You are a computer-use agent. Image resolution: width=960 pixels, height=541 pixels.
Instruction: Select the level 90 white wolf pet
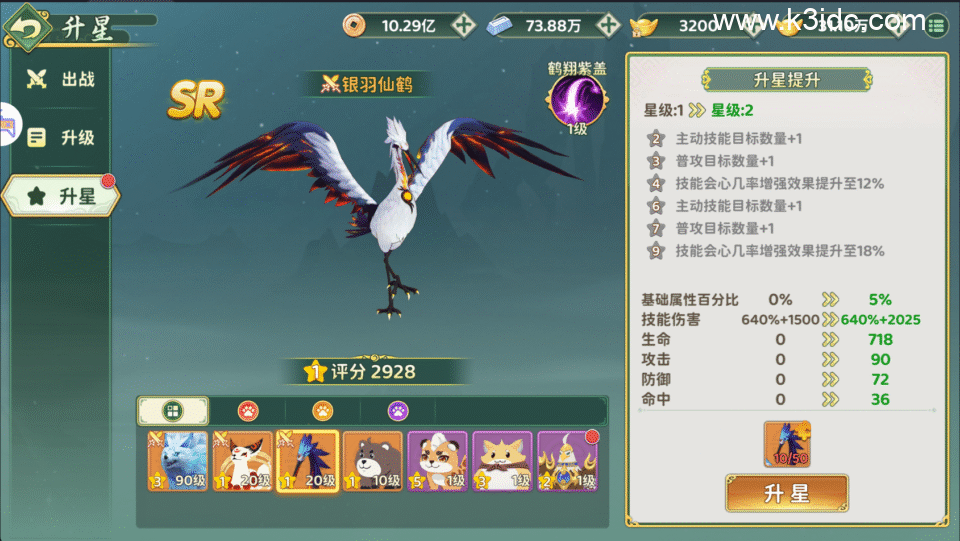(177, 461)
